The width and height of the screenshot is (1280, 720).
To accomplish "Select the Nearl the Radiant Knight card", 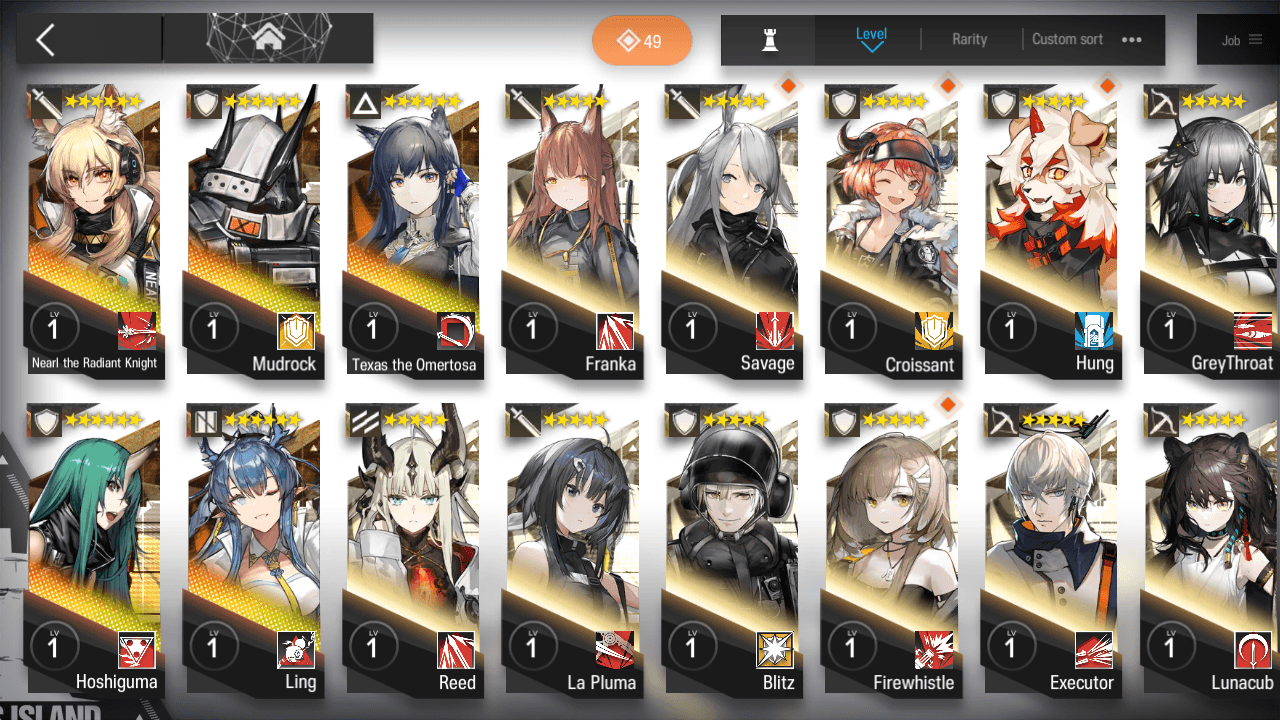I will pos(95,230).
